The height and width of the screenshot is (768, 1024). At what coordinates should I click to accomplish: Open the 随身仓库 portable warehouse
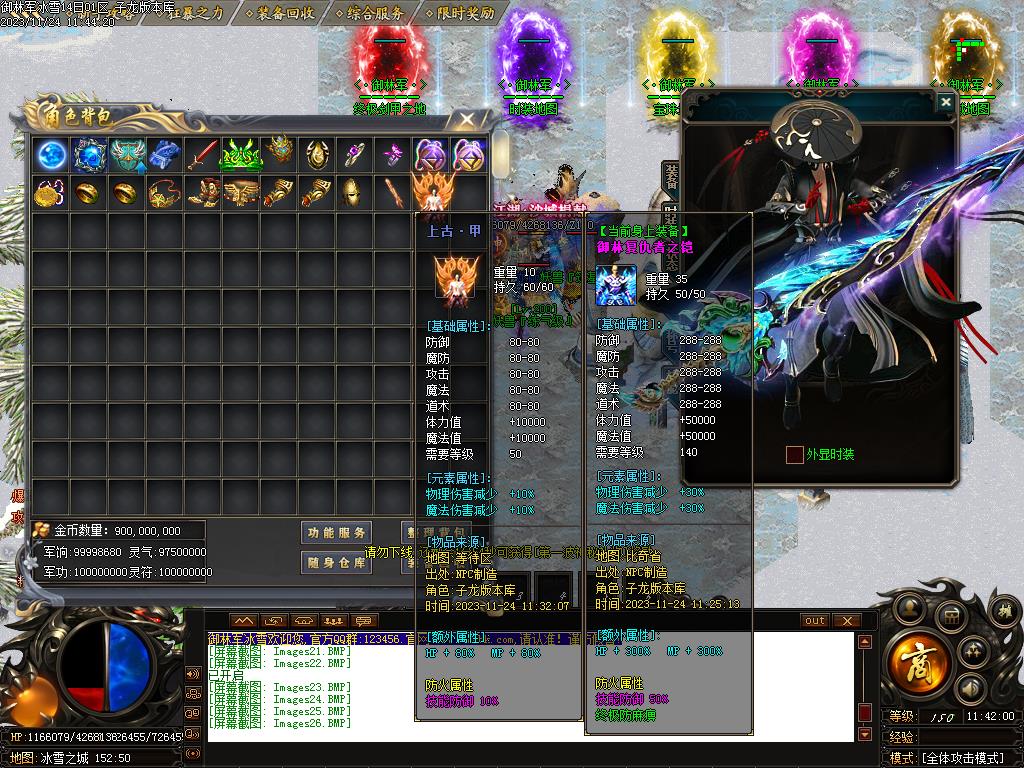click(337, 562)
